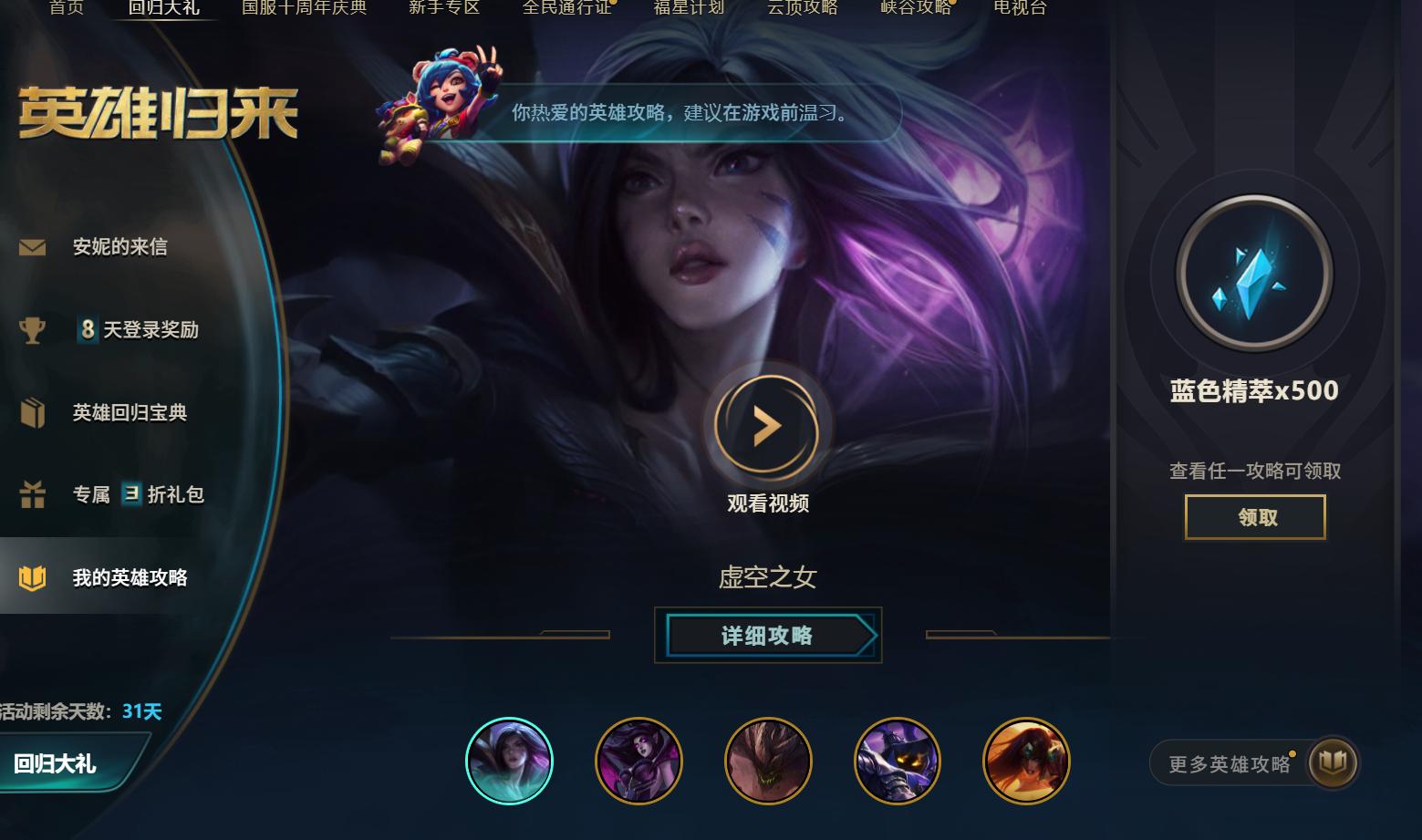Open the 安妮的来信 envelope icon

pos(32,245)
